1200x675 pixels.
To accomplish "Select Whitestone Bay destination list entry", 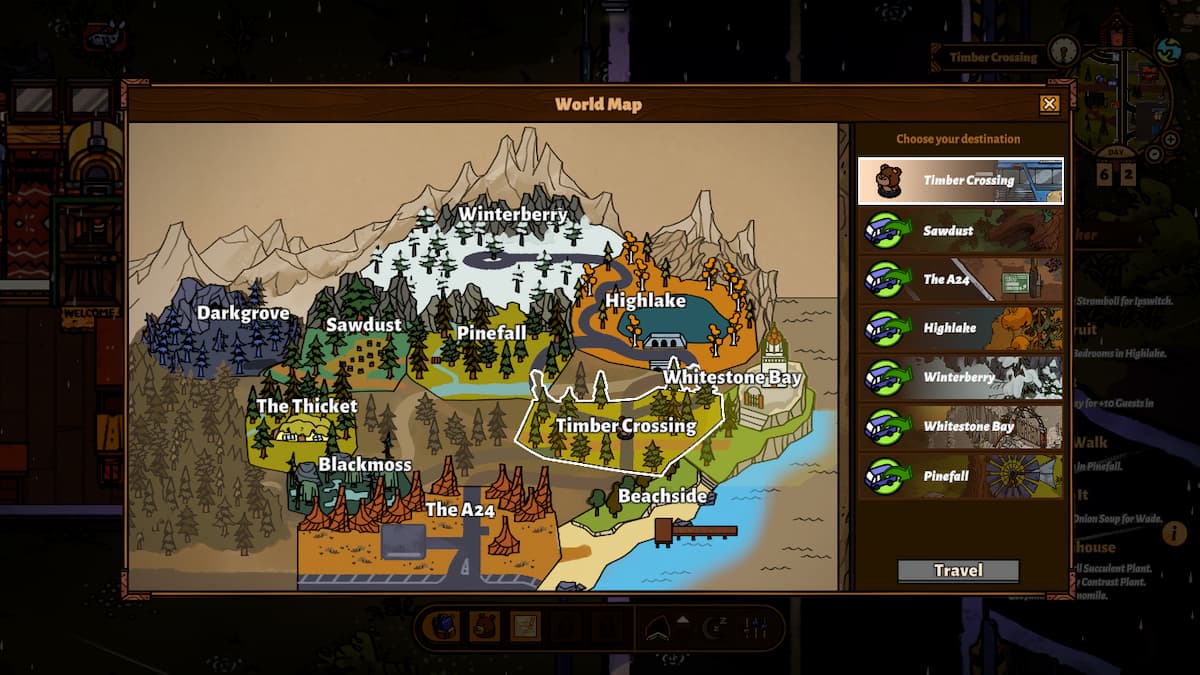I will [x=960, y=427].
